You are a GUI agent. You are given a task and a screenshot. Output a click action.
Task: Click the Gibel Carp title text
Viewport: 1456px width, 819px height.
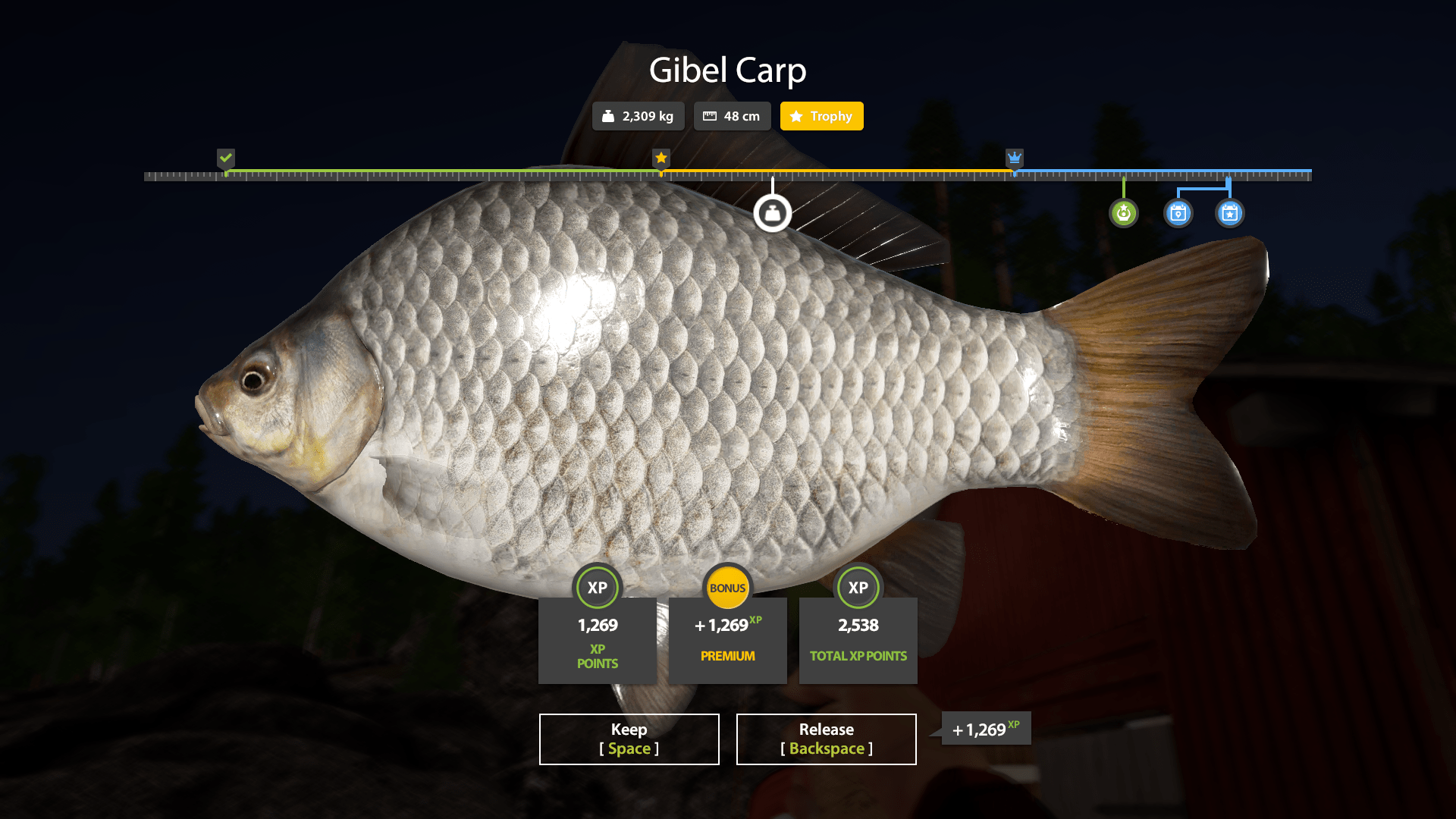728,70
